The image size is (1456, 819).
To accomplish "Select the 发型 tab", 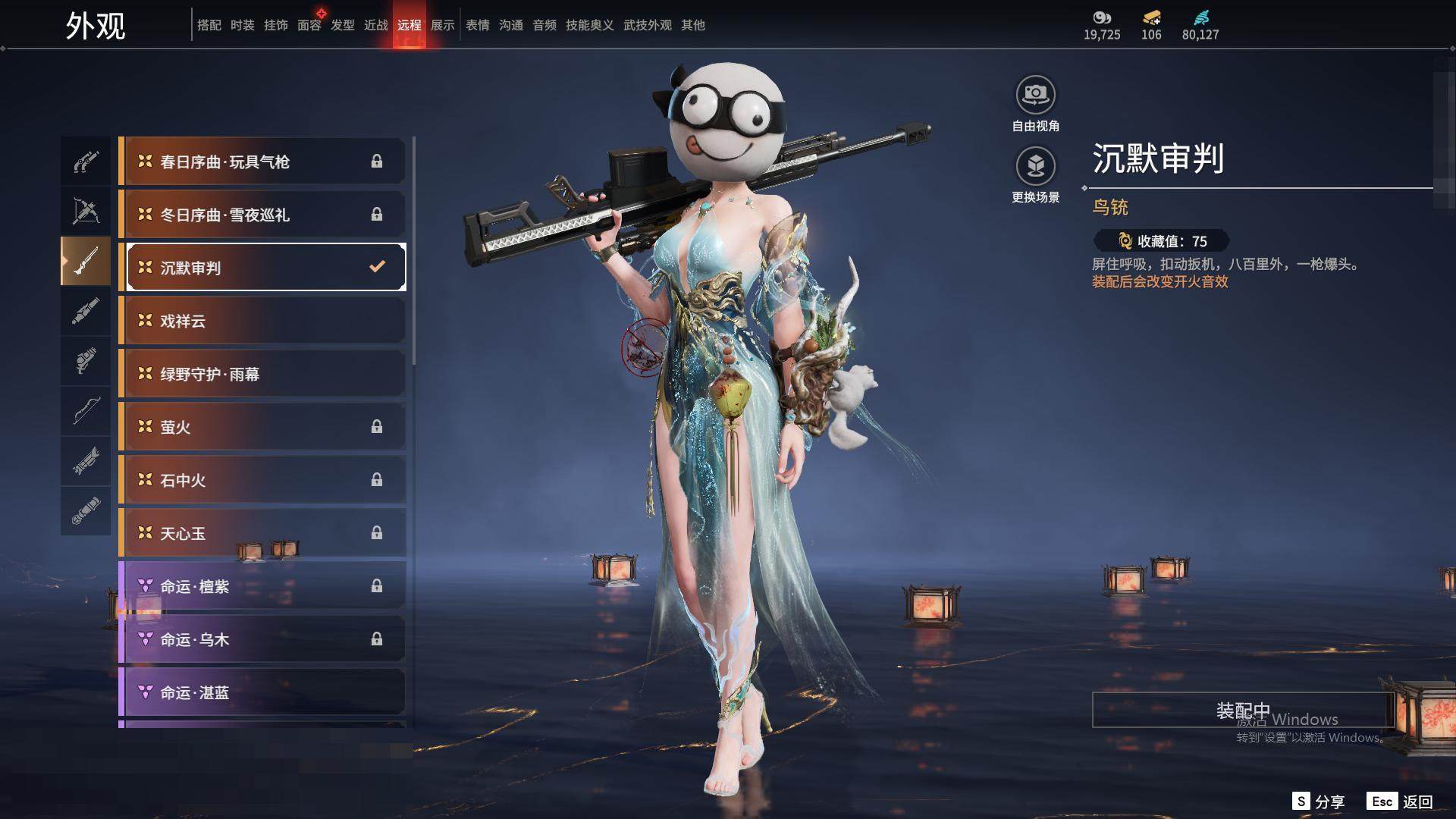I will (343, 25).
